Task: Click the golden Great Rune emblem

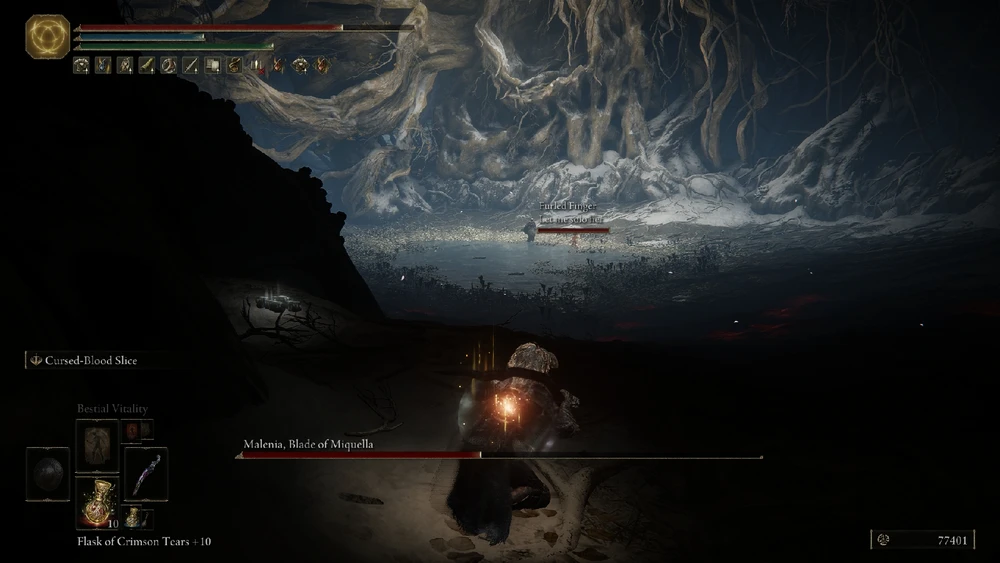Action: 48,37
